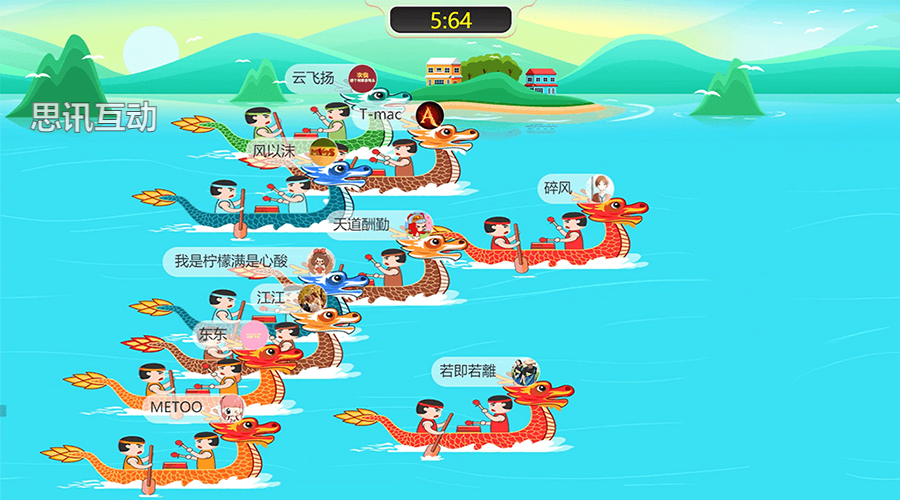Click the T-mac player label
This screenshot has height=500, width=900.
point(381,114)
